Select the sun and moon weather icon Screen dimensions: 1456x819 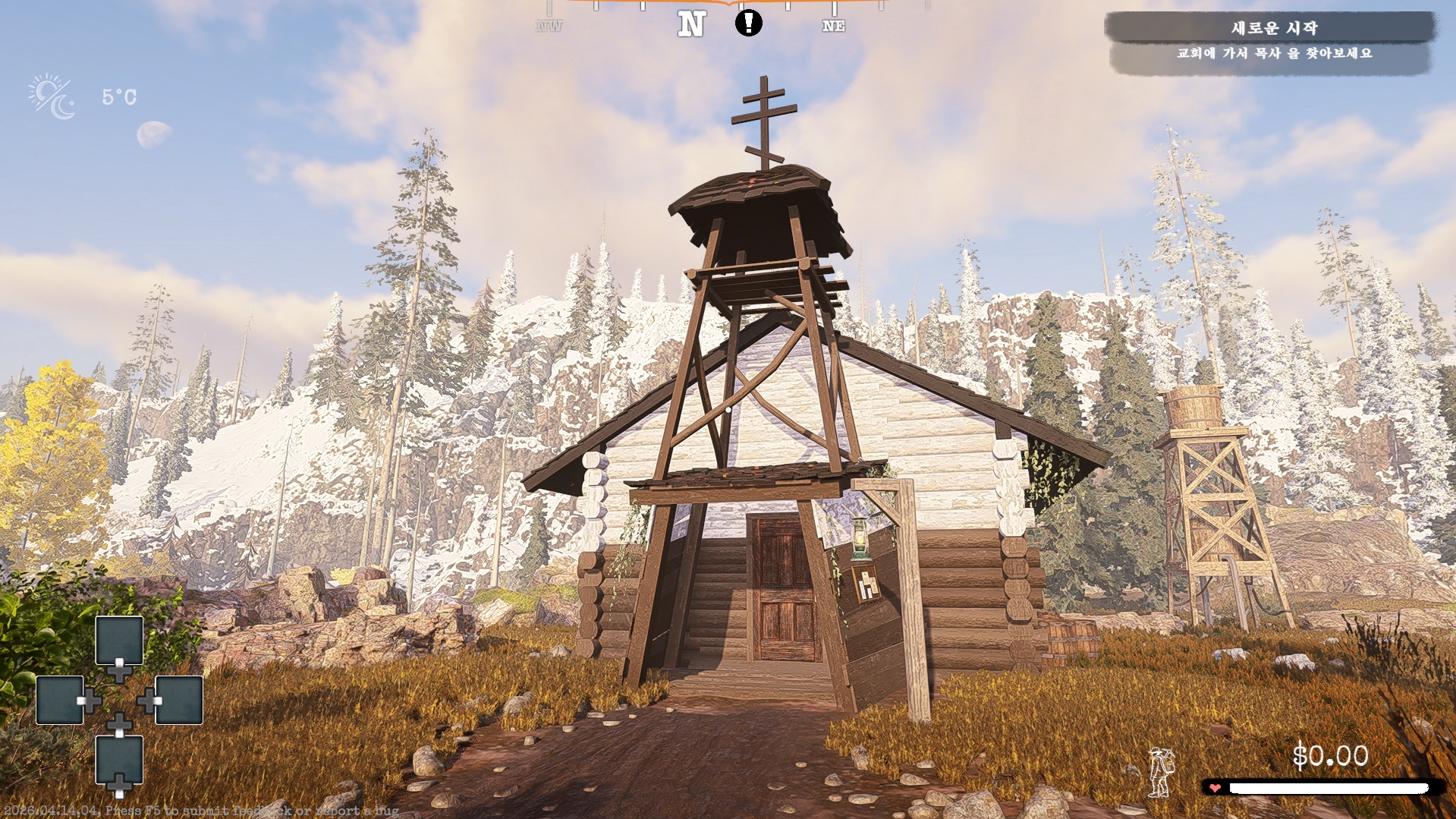click(x=52, y=96)
